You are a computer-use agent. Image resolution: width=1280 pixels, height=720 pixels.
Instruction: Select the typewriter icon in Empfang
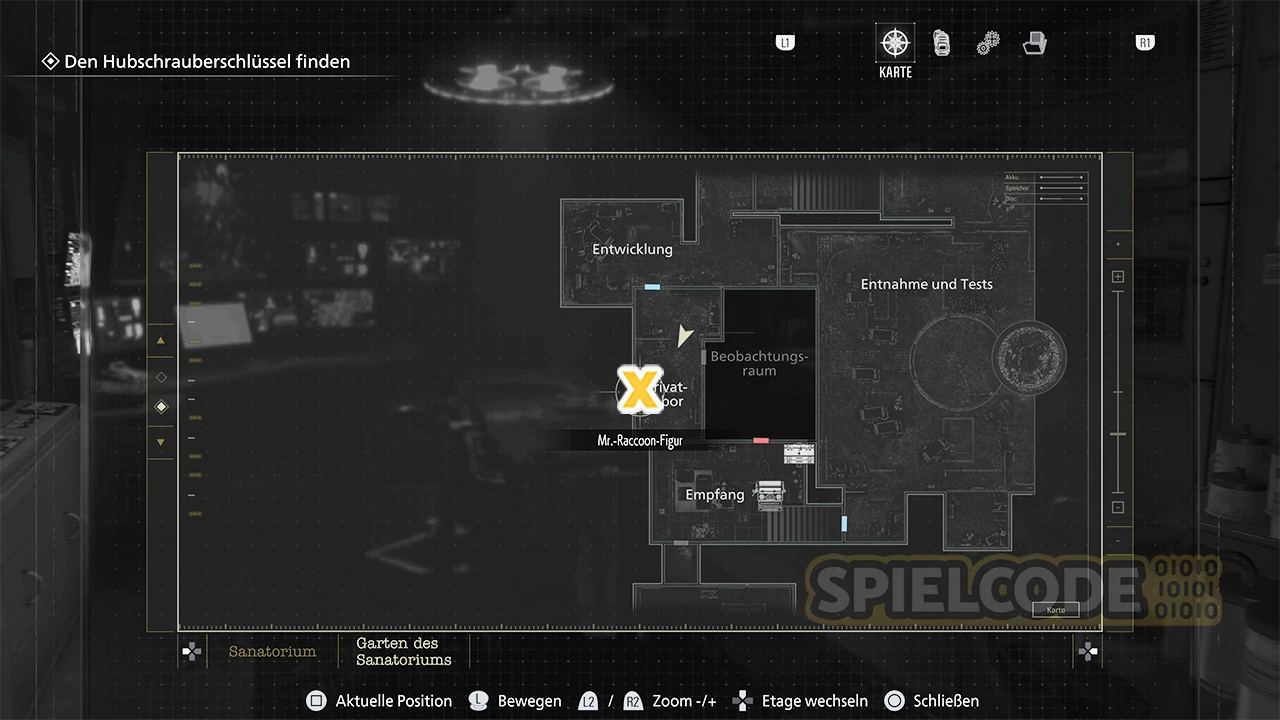[769, 494]
